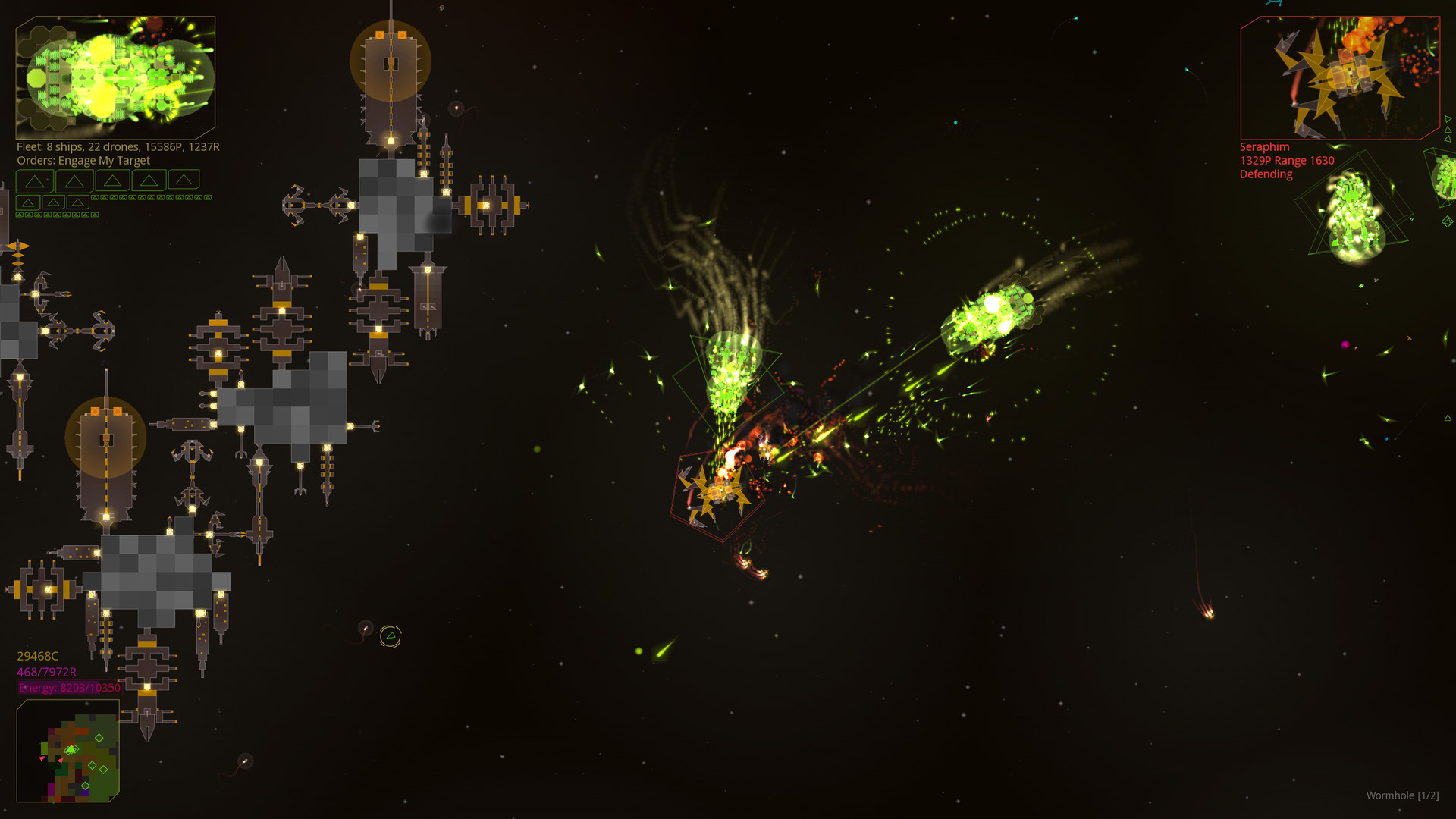Select the third ship triangle icon
The image size is (1456, 819).
(x=113, y=180)
